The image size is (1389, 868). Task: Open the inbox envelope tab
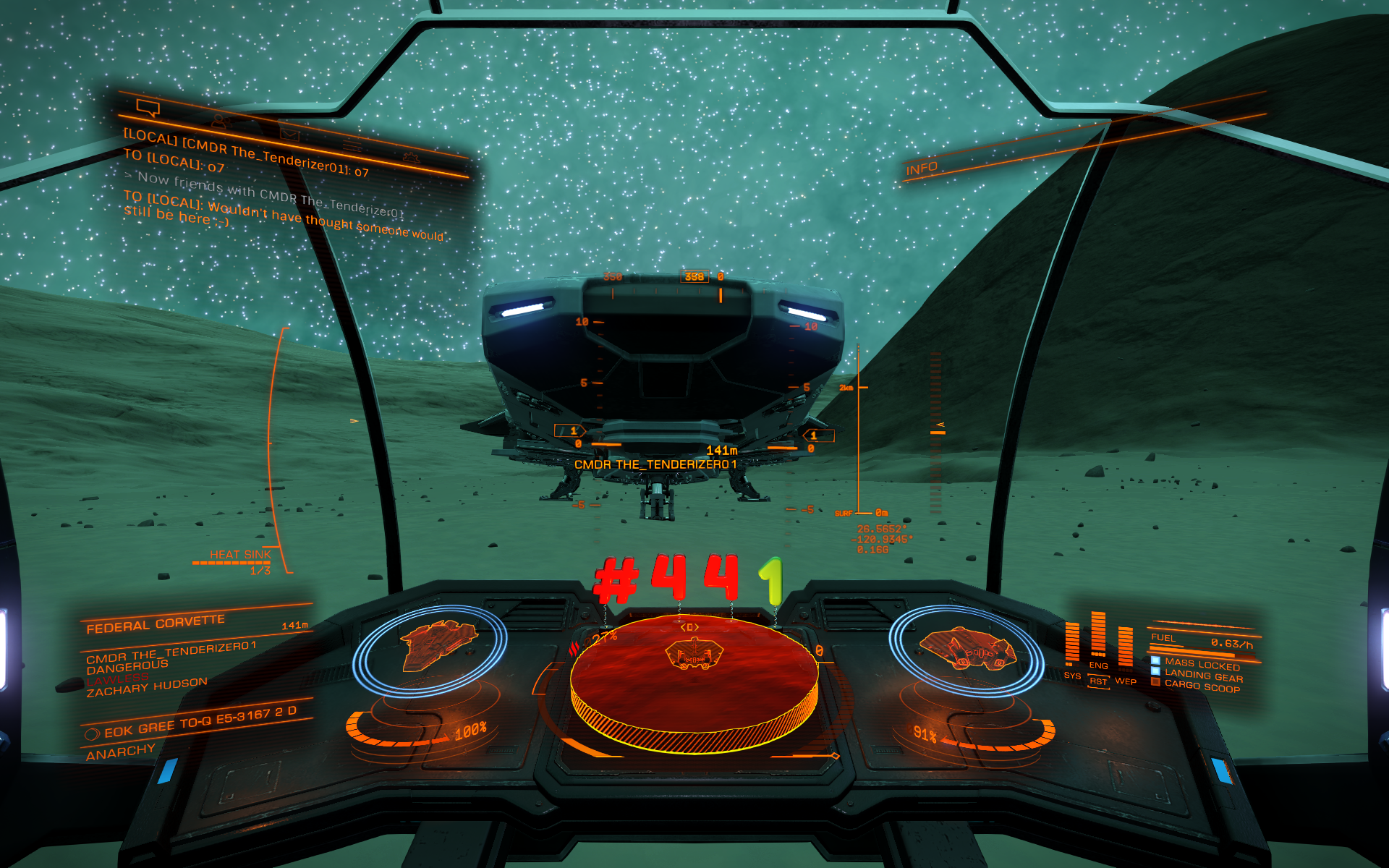pyautogui.click(x=289, y=135)
